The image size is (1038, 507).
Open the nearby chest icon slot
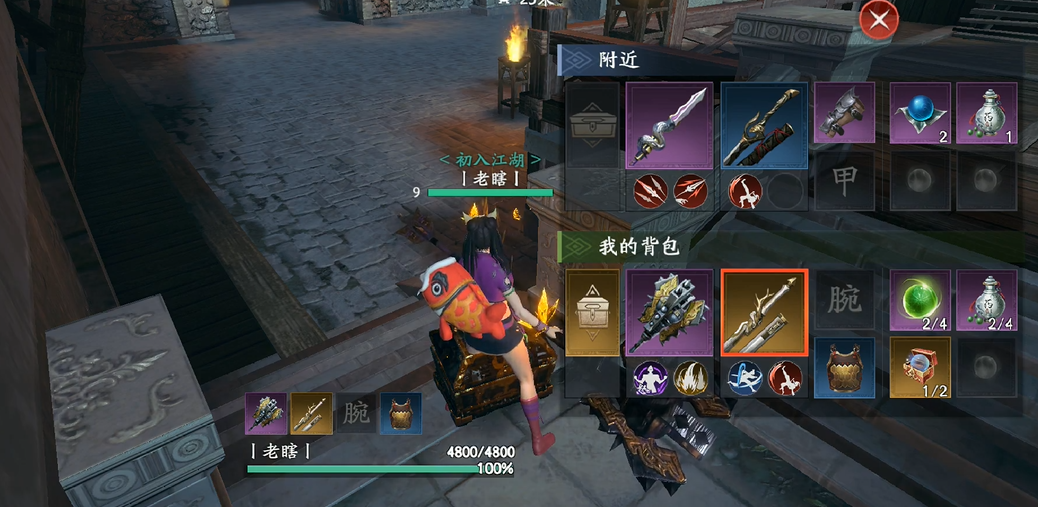coord(593,125)
